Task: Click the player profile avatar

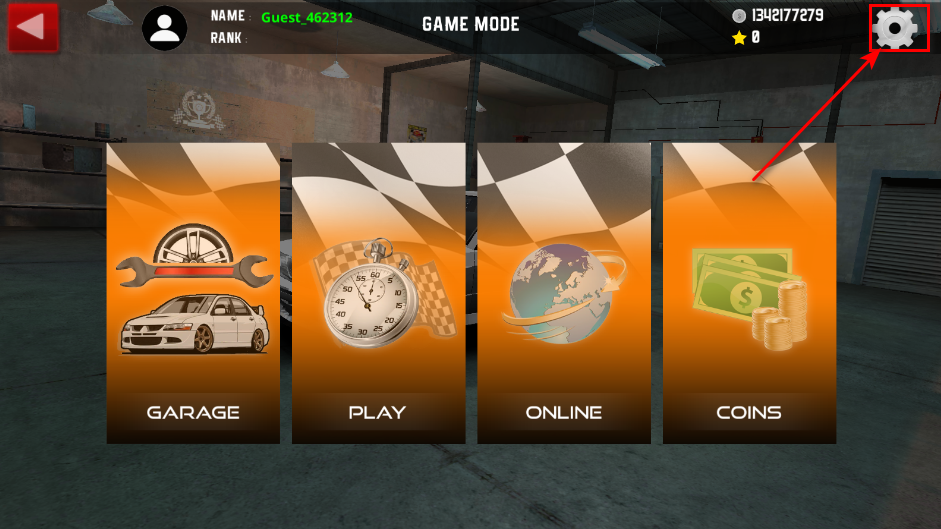Action: (x=165, y=28)
